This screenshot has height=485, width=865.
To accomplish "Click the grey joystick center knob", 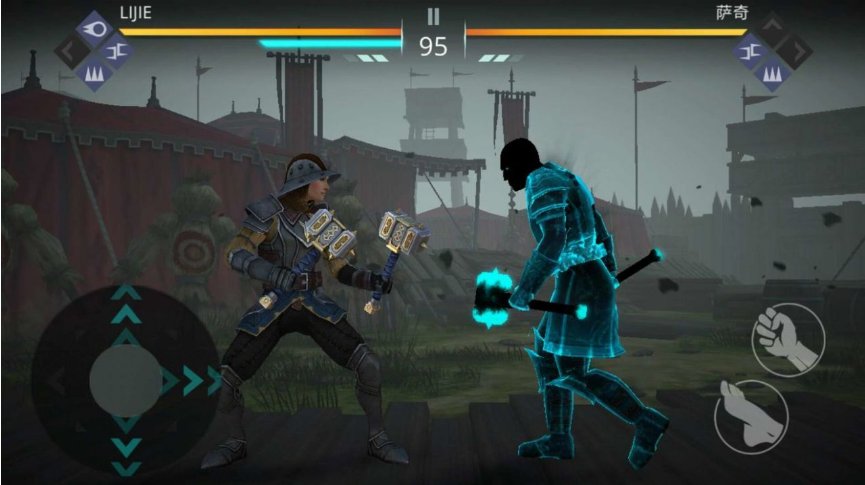I will pyautogui.click(x=125, y=381).
